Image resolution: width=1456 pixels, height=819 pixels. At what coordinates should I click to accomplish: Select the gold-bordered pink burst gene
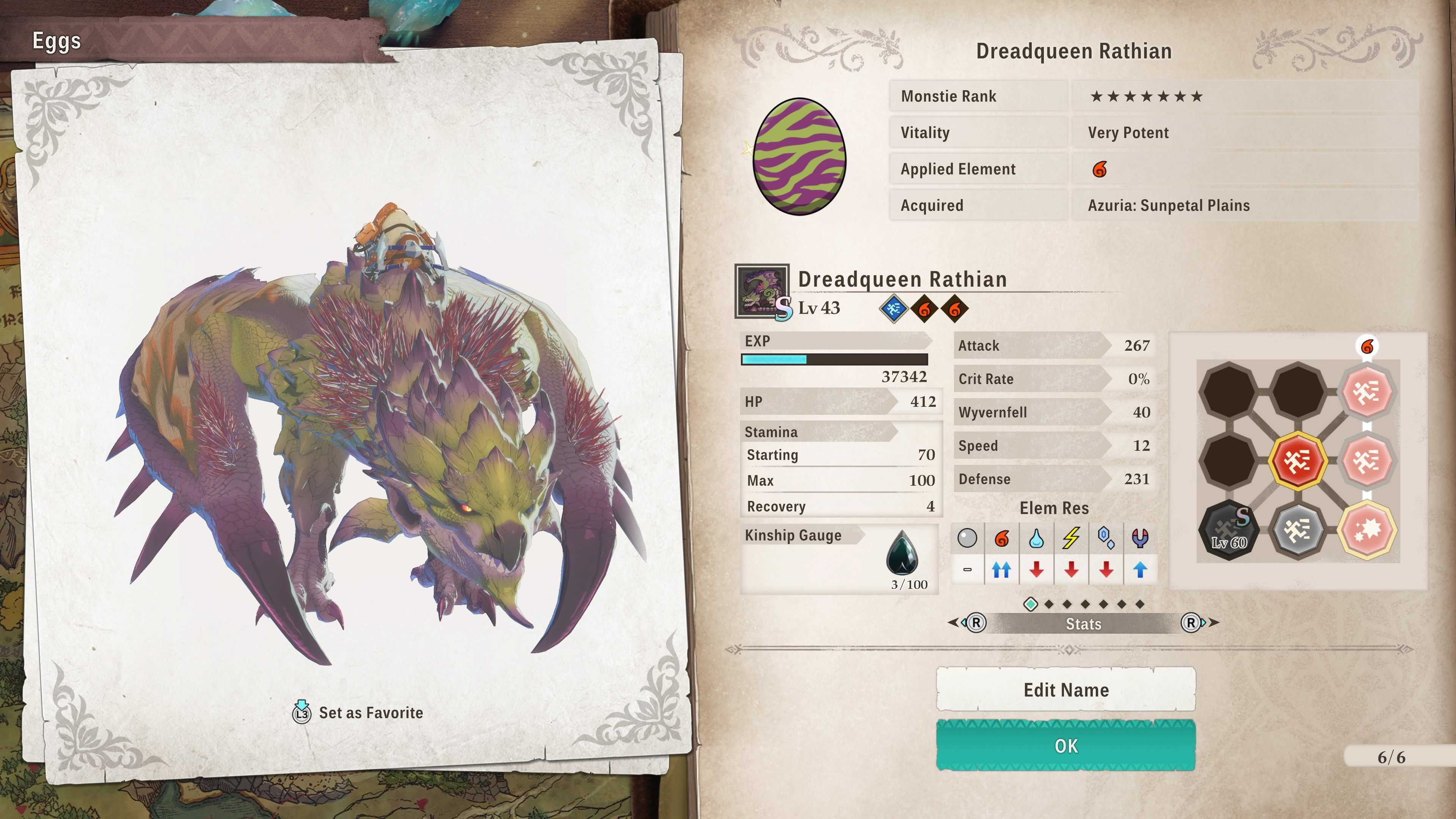(x=1367, y=530)
